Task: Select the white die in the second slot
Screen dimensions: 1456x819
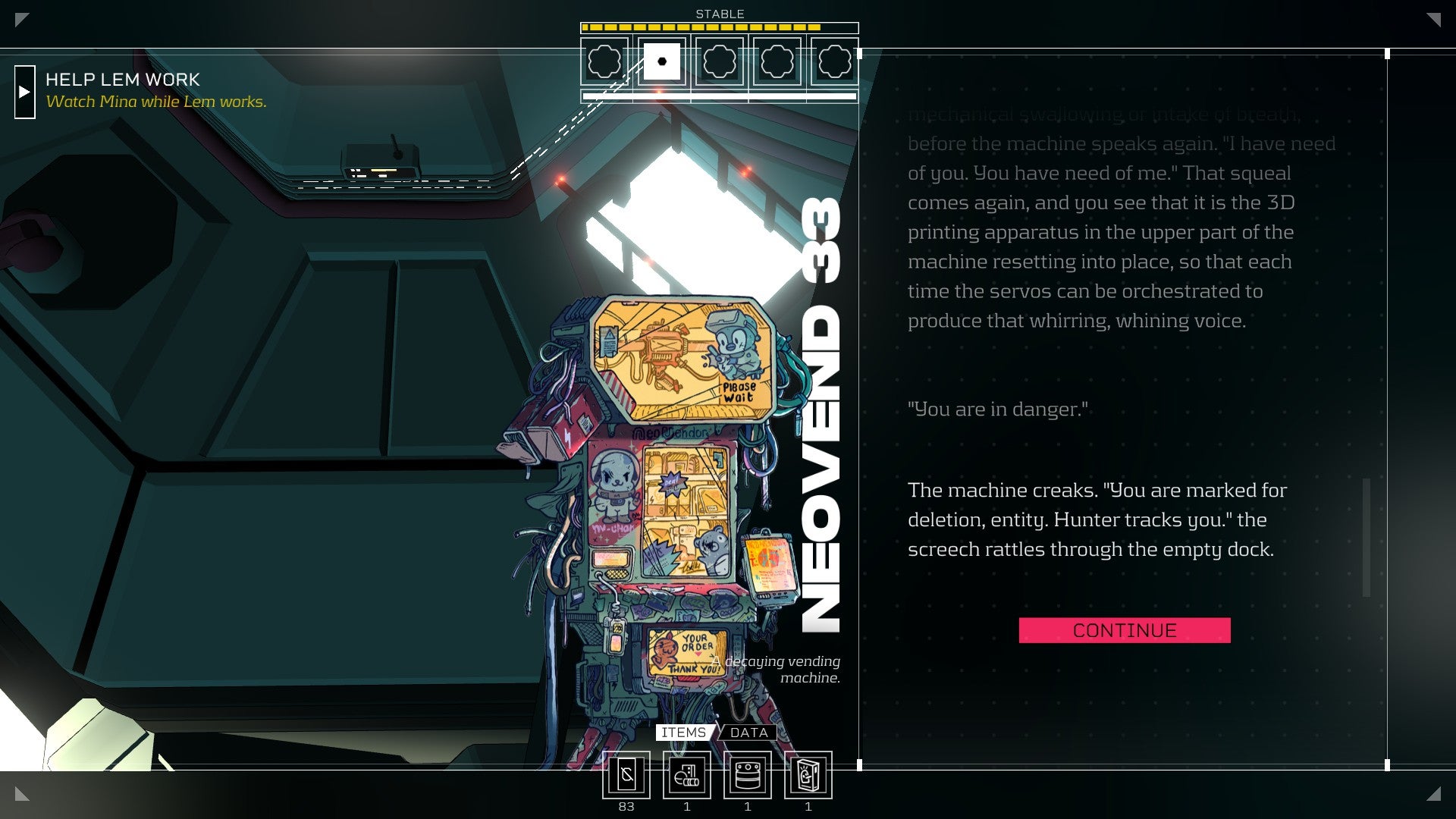Action: pos(661,62)
